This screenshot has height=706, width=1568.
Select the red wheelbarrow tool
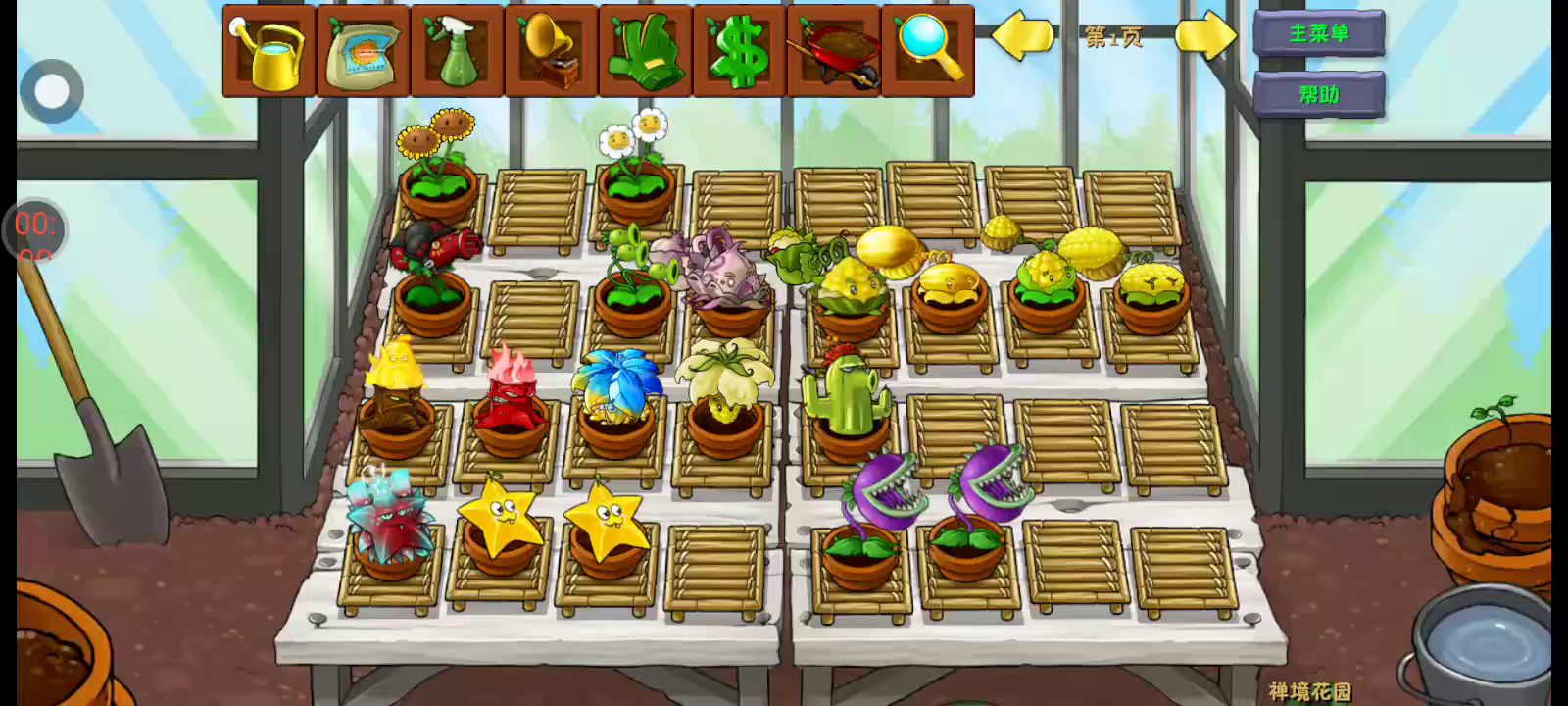834,51
